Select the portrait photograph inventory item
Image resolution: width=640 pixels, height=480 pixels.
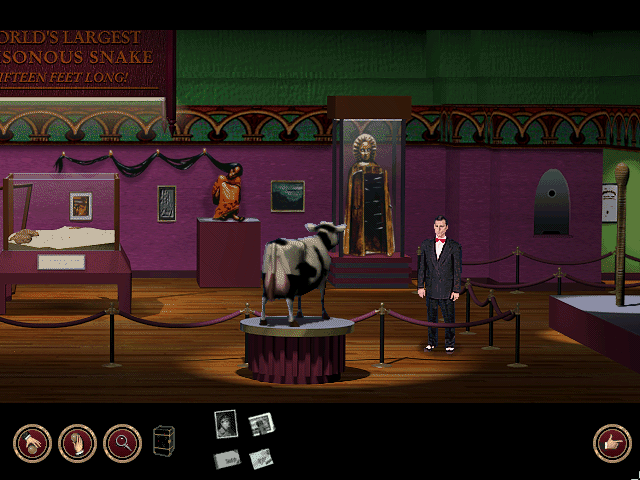pos(226,424)
